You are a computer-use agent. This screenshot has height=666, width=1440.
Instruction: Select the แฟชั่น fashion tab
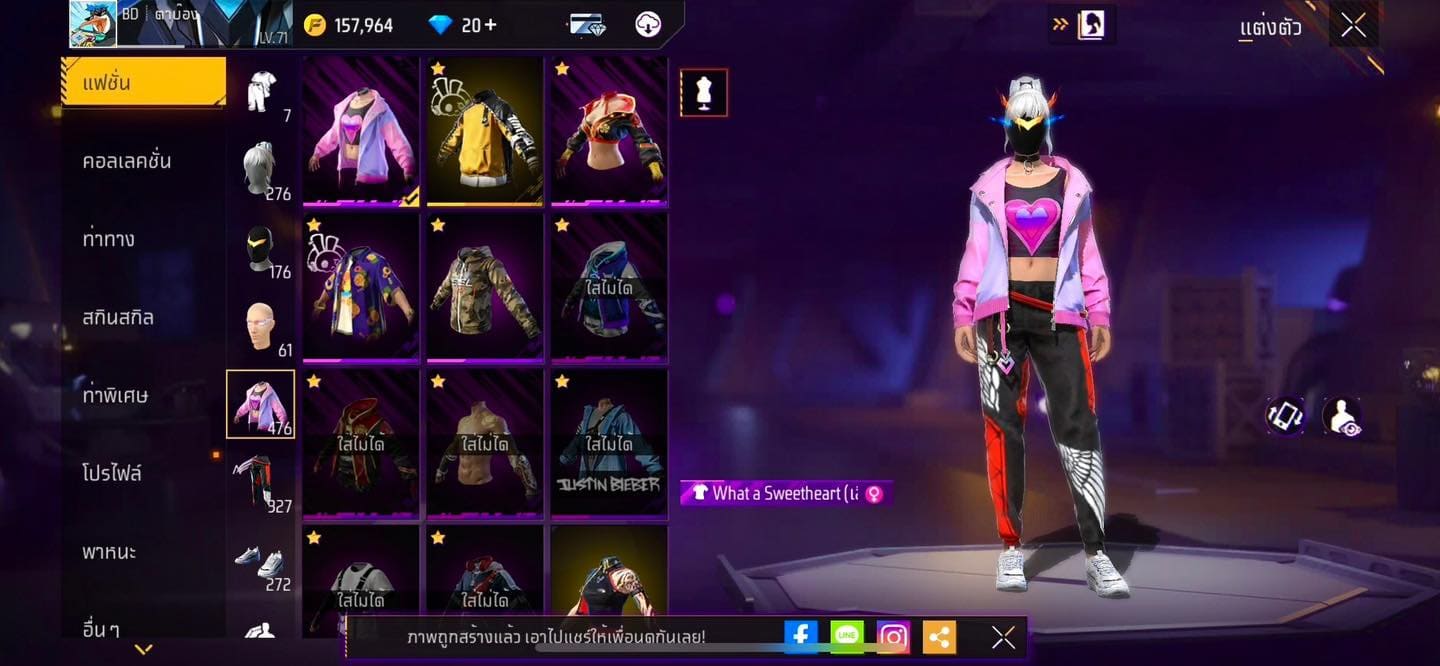pyautogui.click(x=143, y=82)
